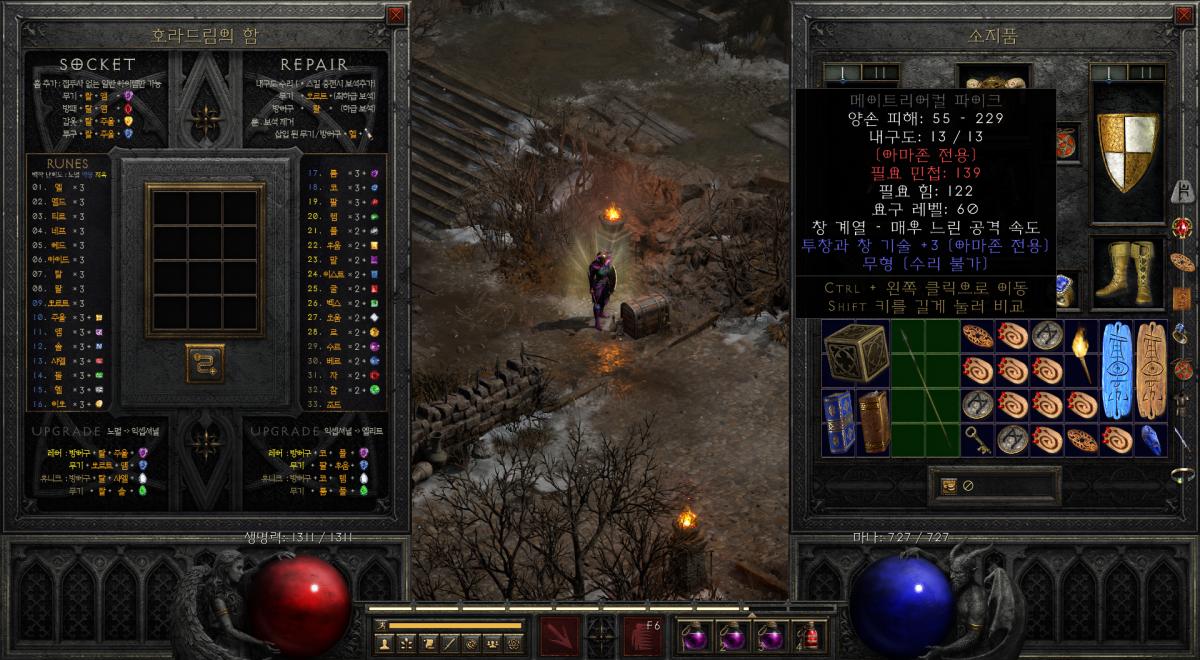Select the blue tome in inventory

click(x=840, y=422)
